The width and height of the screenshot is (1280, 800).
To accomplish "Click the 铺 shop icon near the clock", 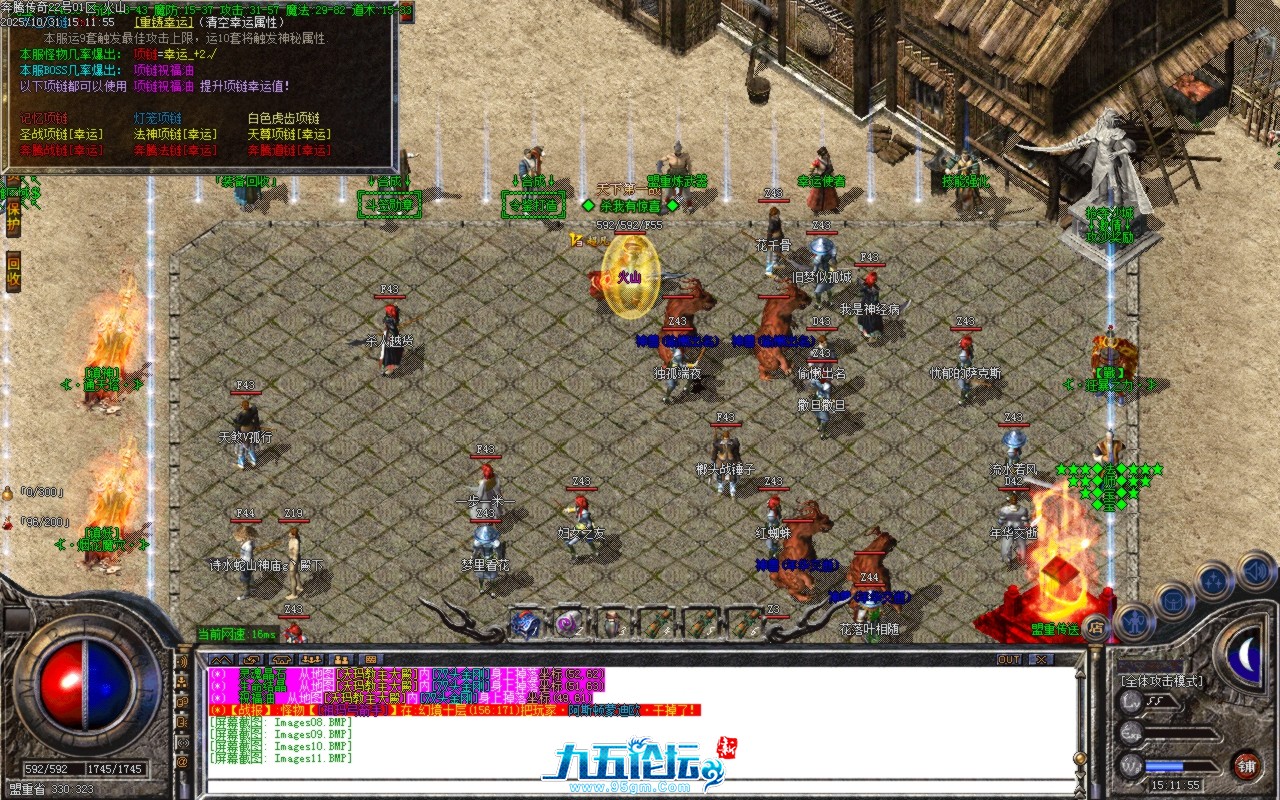I will click(x=1246, y=766).
